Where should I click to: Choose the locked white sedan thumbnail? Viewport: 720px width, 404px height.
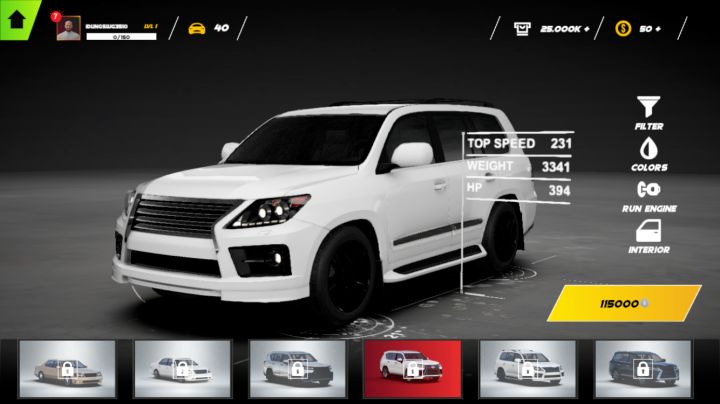click(182, 369)
